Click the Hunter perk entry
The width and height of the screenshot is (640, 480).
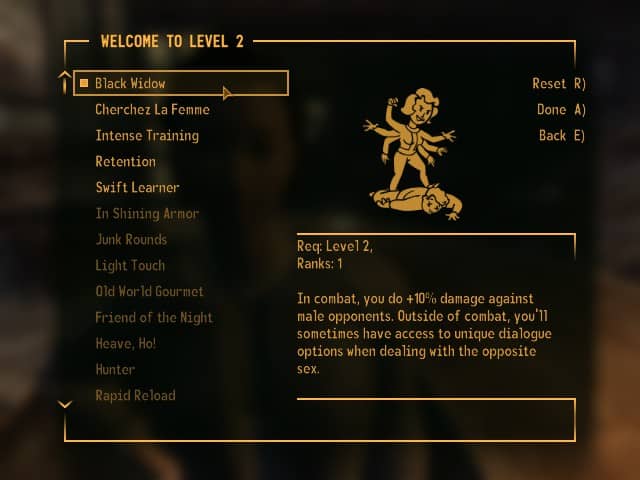(117, 369)
